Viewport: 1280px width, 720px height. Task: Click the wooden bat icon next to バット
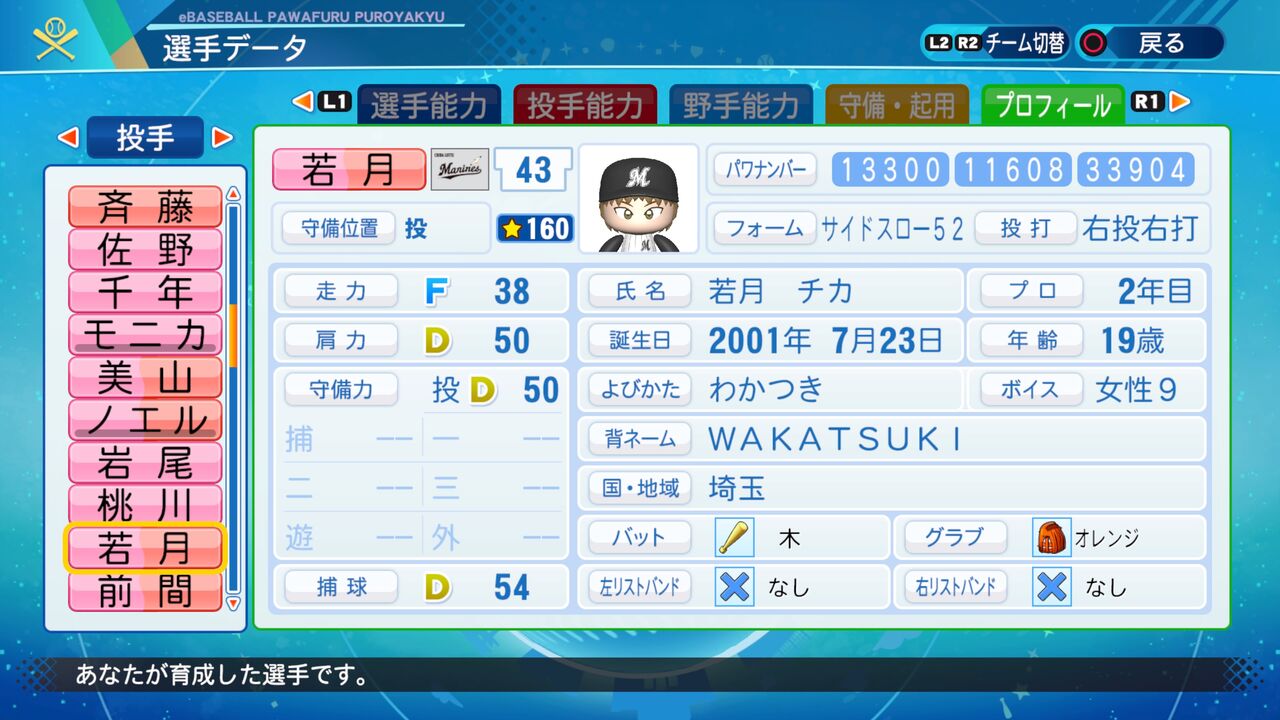point(732,537)
